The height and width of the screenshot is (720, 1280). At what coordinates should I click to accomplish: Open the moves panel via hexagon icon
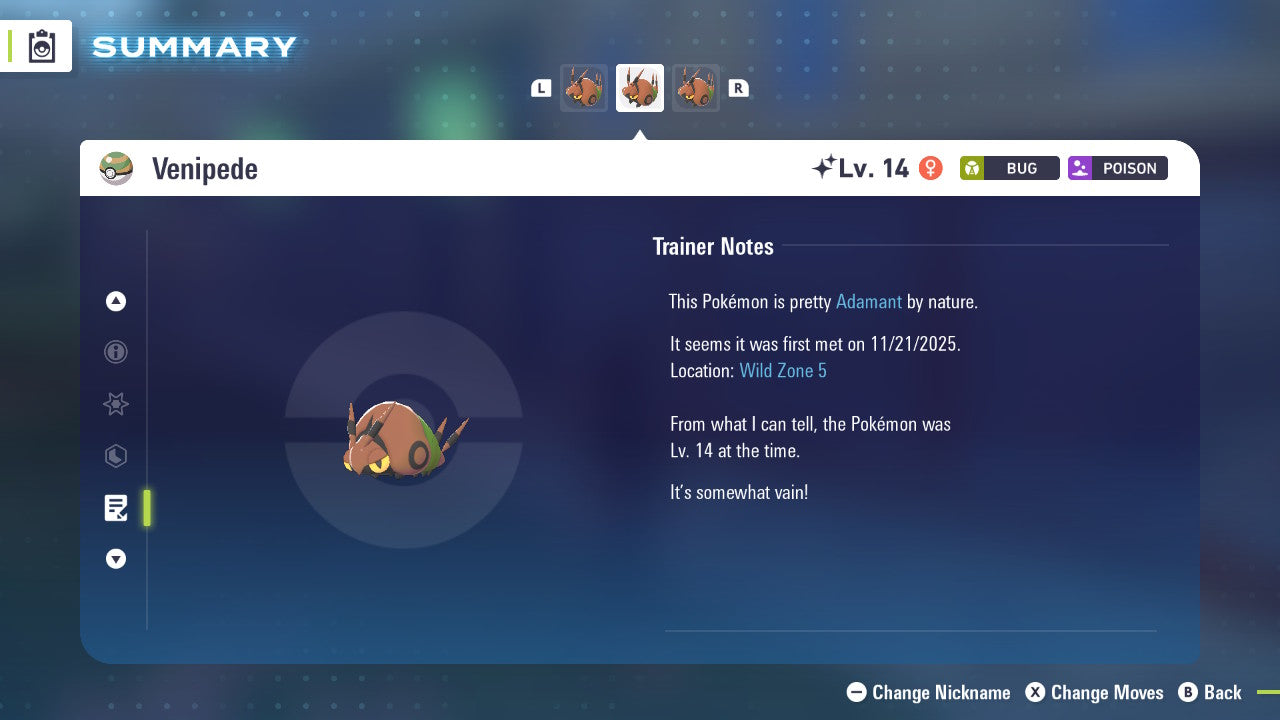116,456
